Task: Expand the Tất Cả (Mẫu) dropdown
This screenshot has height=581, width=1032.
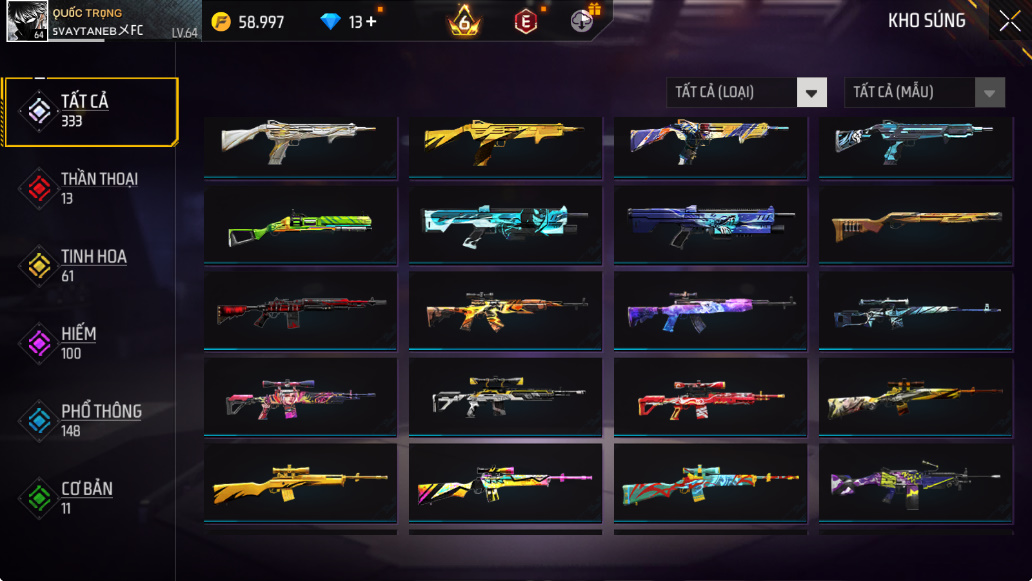Action: click(x=924, y=92)
